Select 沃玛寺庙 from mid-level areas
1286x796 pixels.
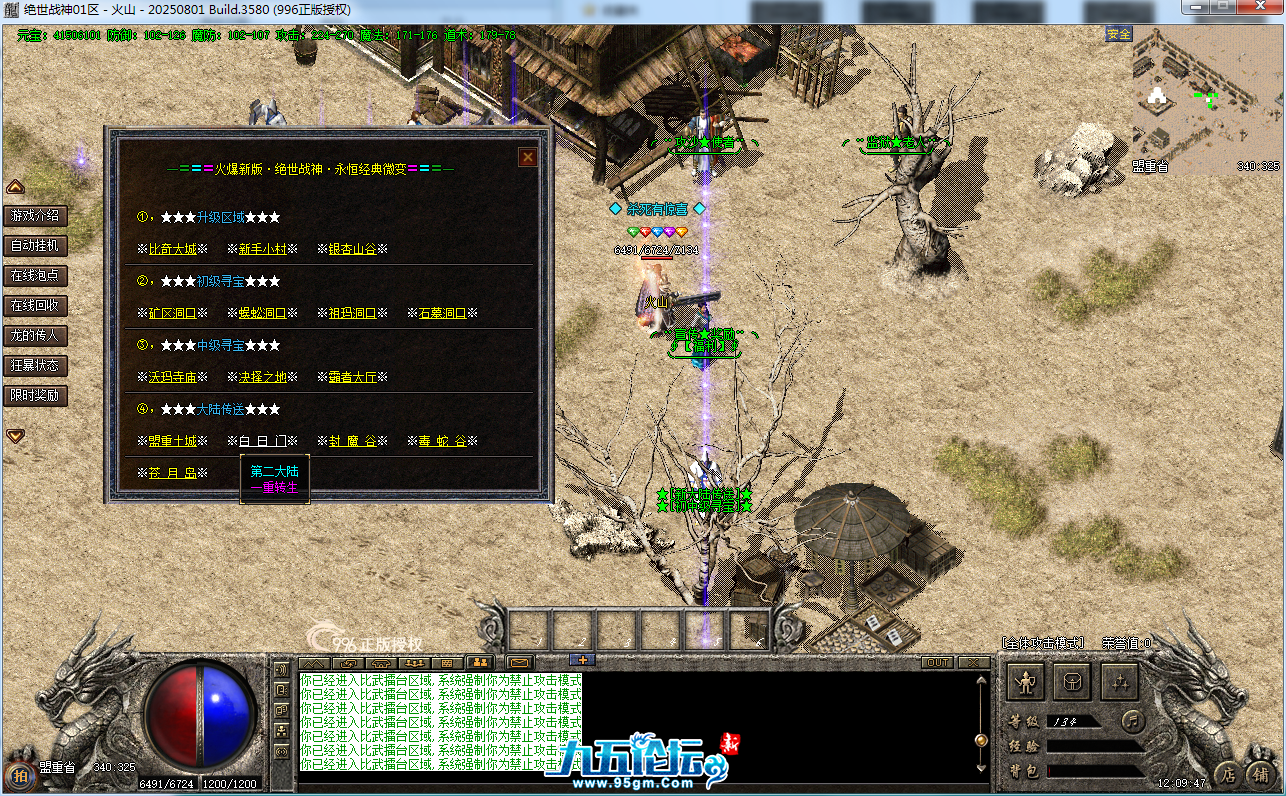172,377
